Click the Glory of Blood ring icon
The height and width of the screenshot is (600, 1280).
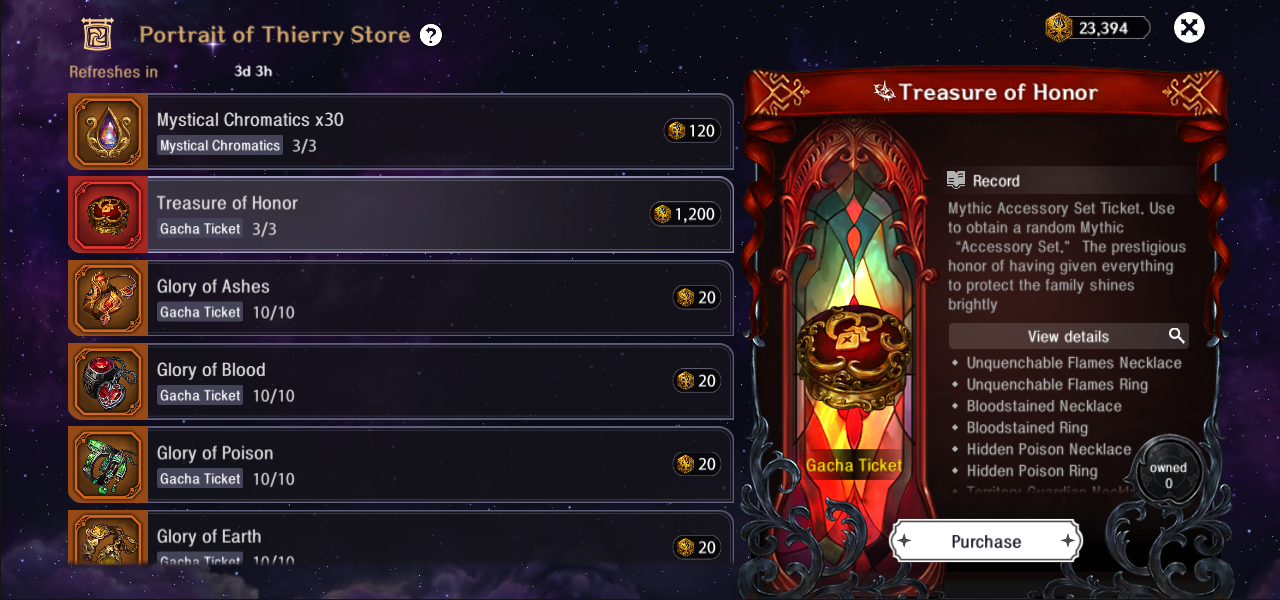pyautogui.click(x=108, y=381)
